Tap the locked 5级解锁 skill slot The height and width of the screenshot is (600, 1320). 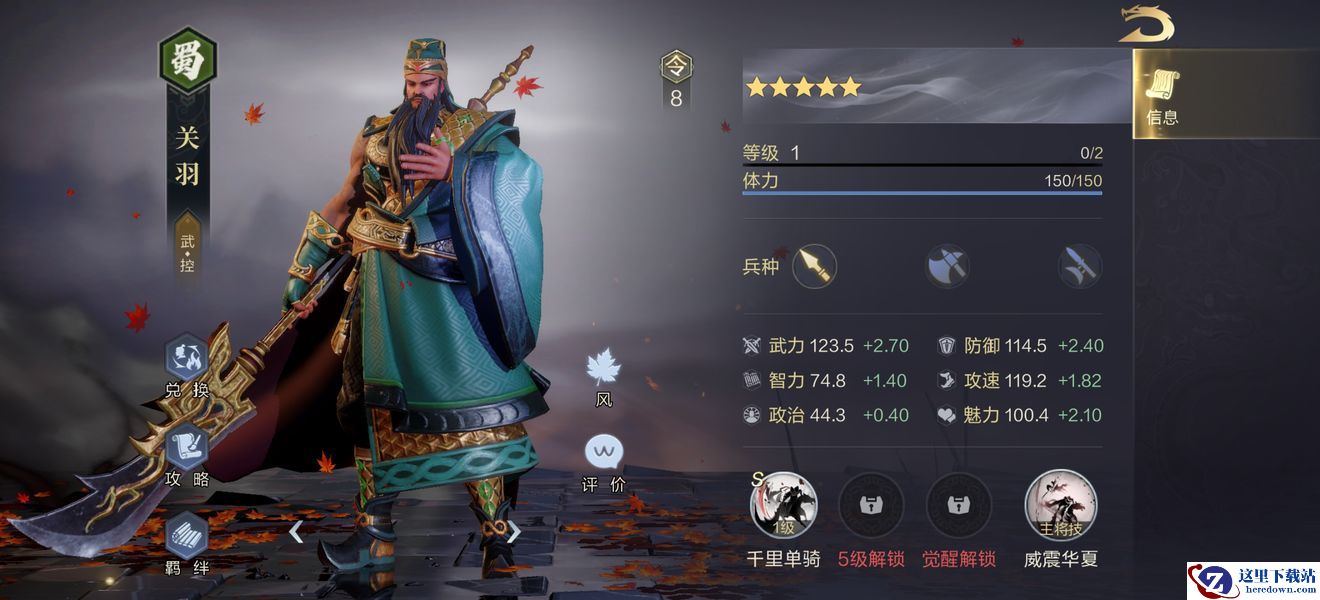[x=871, y=505]
